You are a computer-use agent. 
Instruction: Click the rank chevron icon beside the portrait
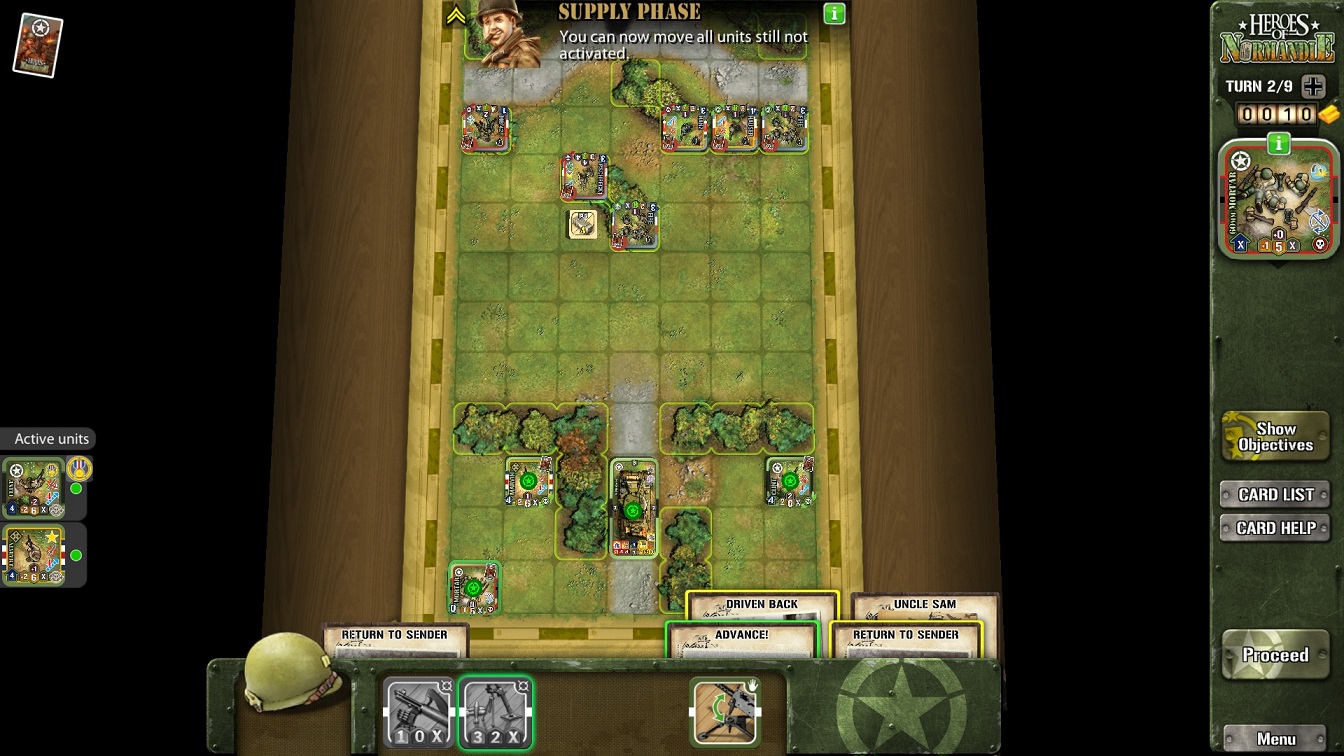456,16
